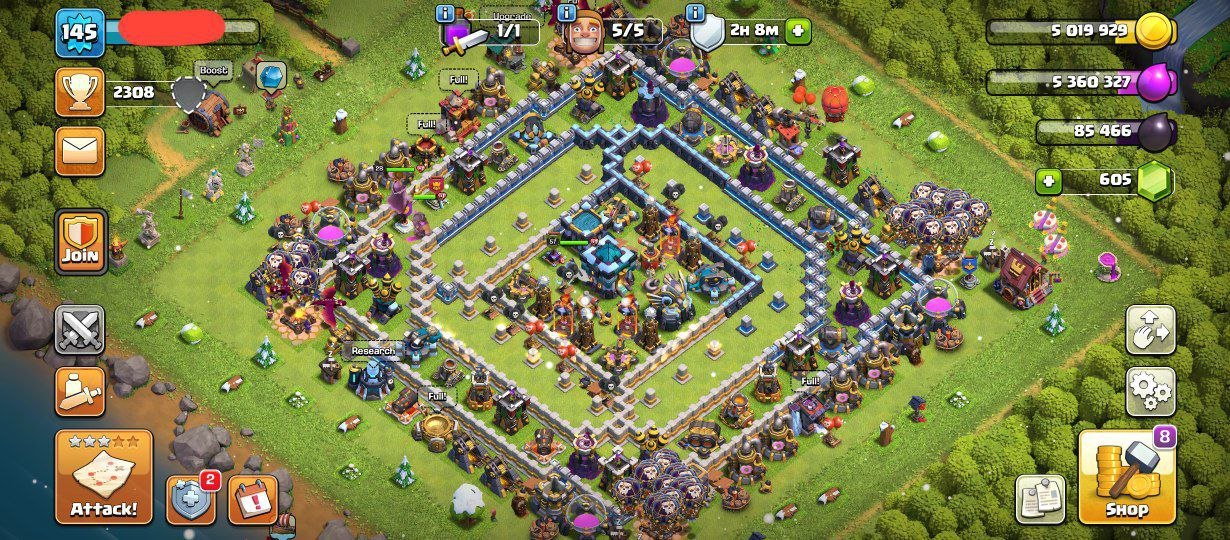Viewport: 1230px width, 540px height.
Task: Open the Shop
Action: pyautogui.click(x=1125, y=478)
